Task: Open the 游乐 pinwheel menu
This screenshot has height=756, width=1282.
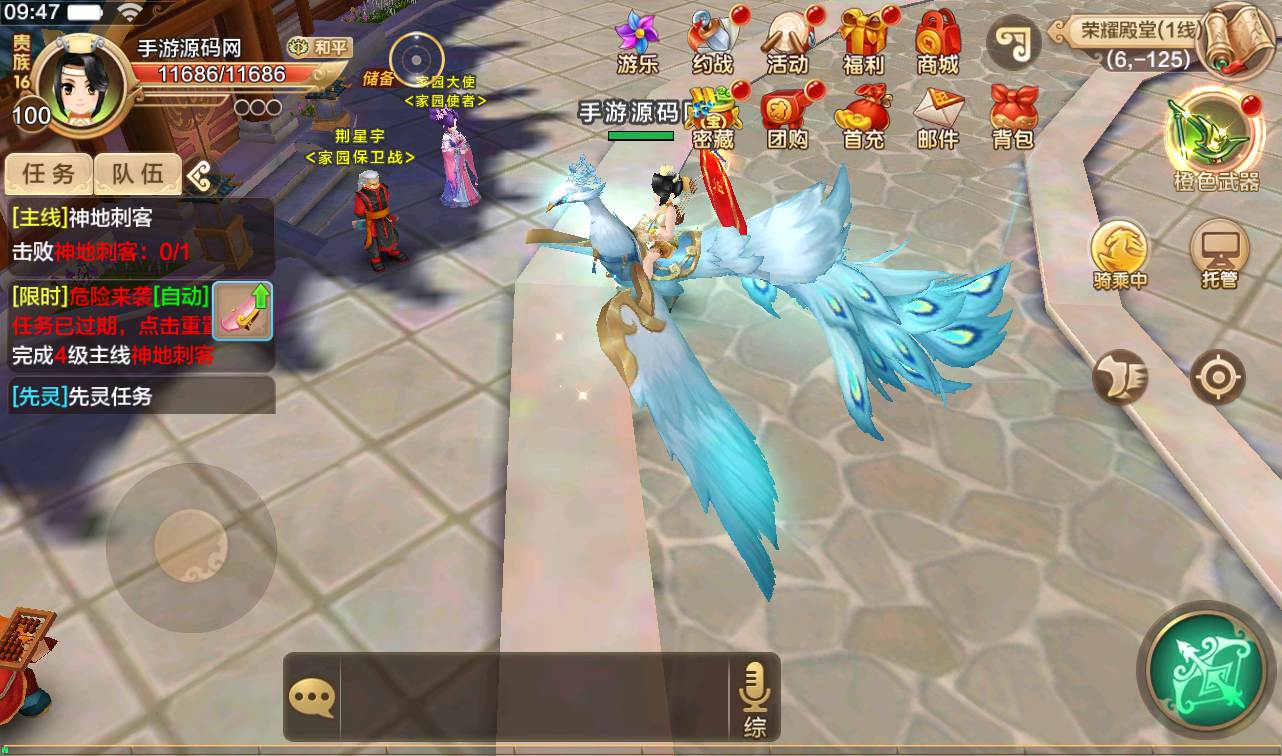Action: click(x=637, y=40)
